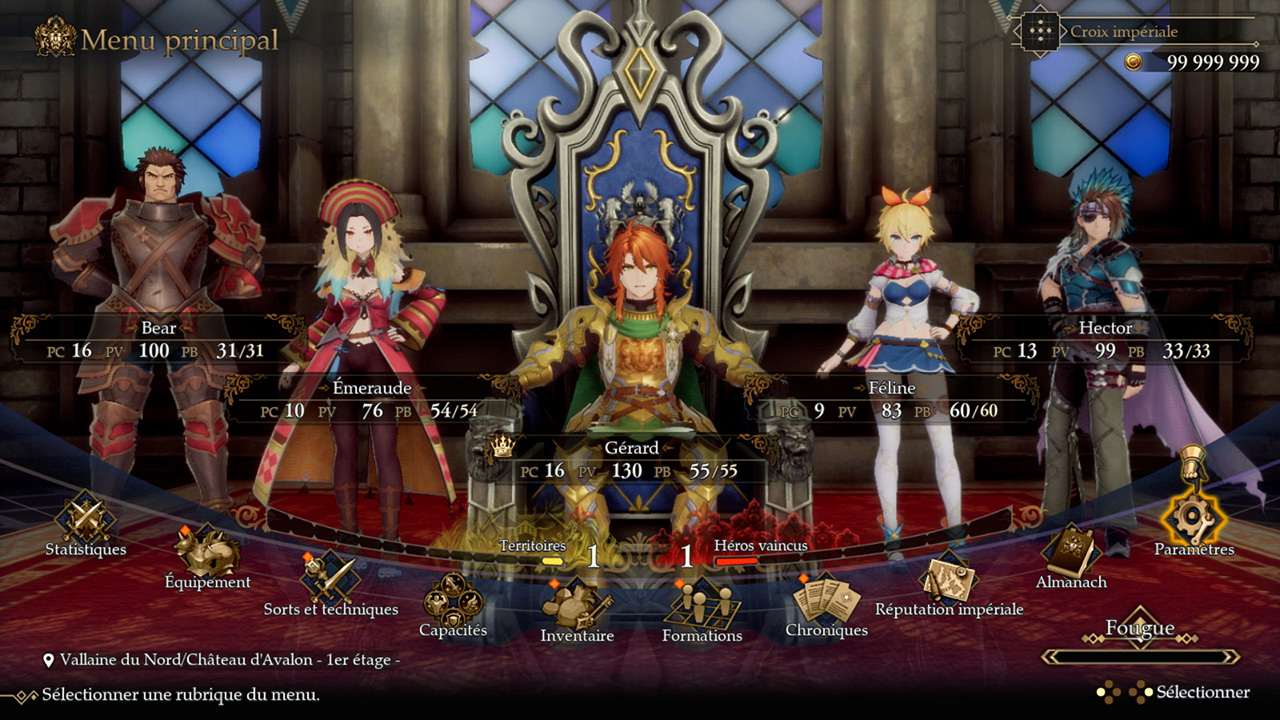Open Sorts et techniques
Screen dimensions: 1280x720
[x=330, y=578]
